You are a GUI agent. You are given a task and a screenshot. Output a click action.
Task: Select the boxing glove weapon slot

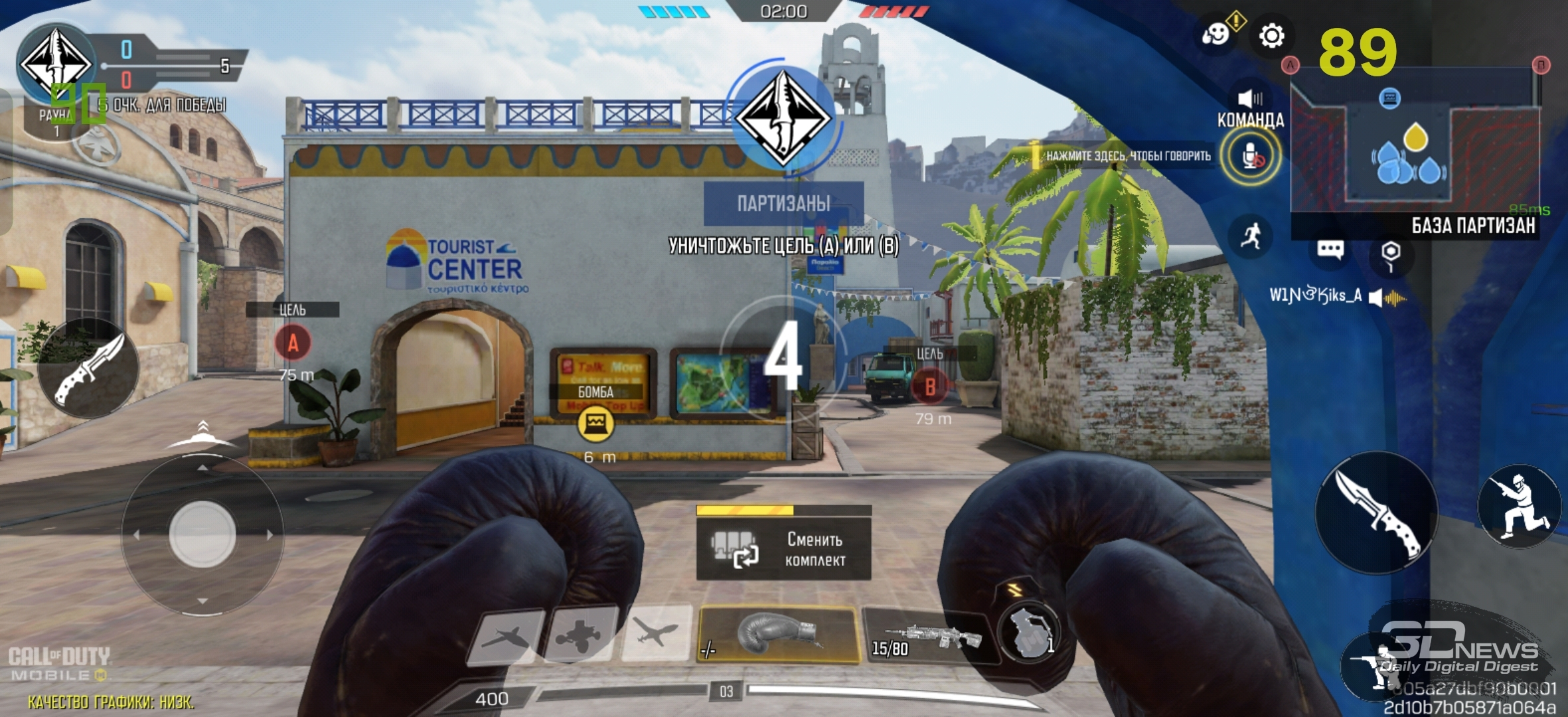pos(778,634)
